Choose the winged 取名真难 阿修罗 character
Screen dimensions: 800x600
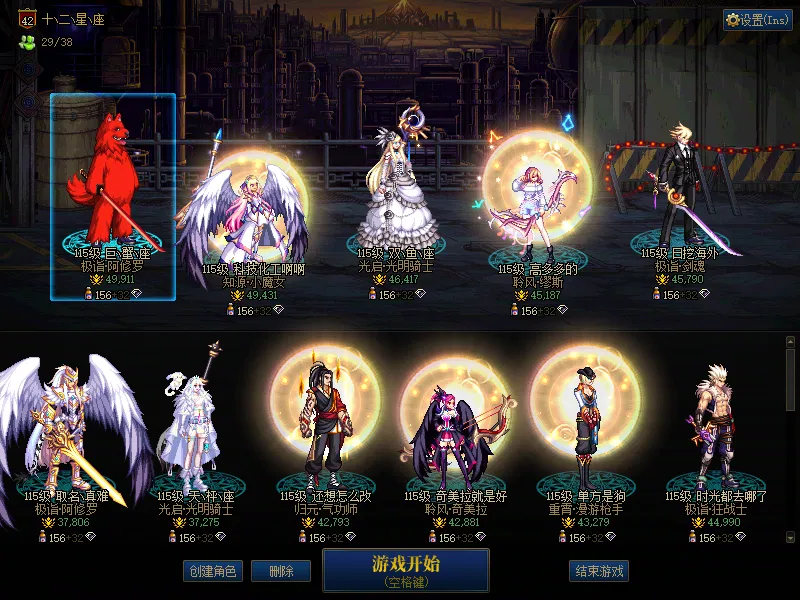pyautogui.click(x=70, y=430)
